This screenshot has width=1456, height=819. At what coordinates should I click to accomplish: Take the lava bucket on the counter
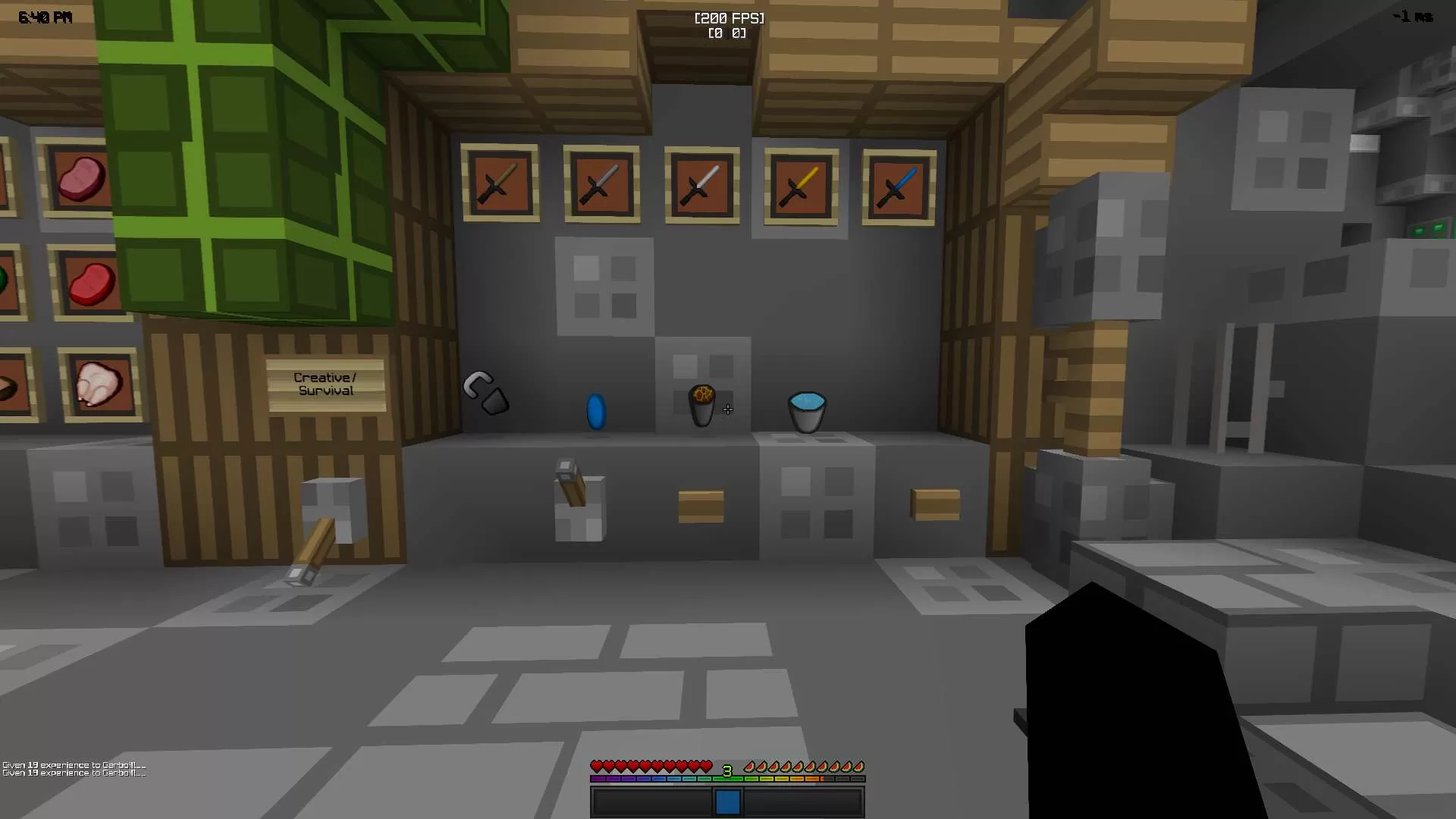(701, 406)
